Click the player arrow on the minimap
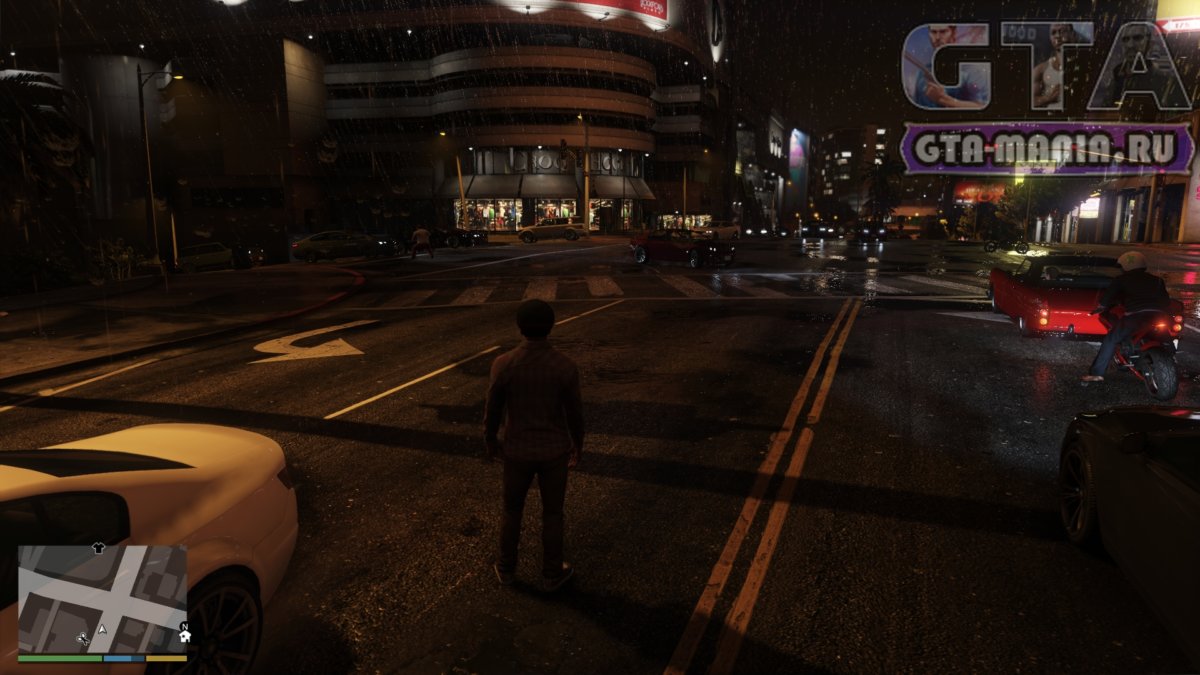Viewport: 1200px width, 675px height. coord(102,629)
